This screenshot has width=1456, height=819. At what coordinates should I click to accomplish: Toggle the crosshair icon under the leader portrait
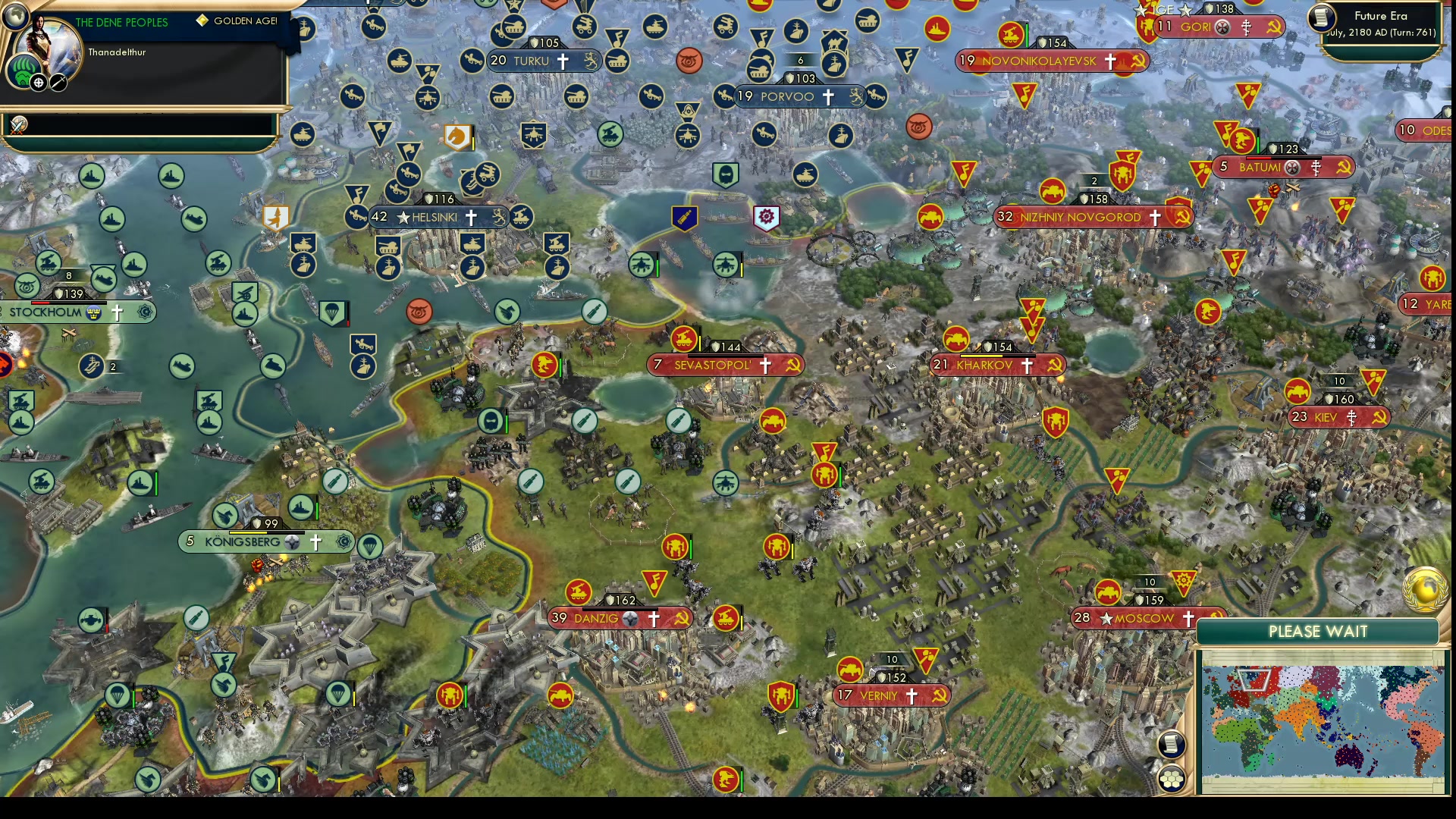point(37,82)
